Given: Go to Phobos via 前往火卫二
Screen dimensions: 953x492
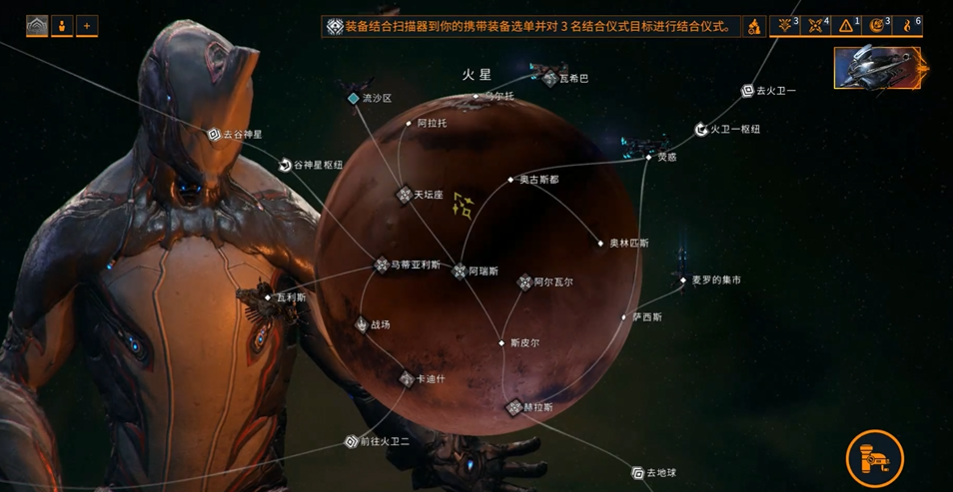Looking at the screenshot, I should pyautogui.click(x=351, y=441).
